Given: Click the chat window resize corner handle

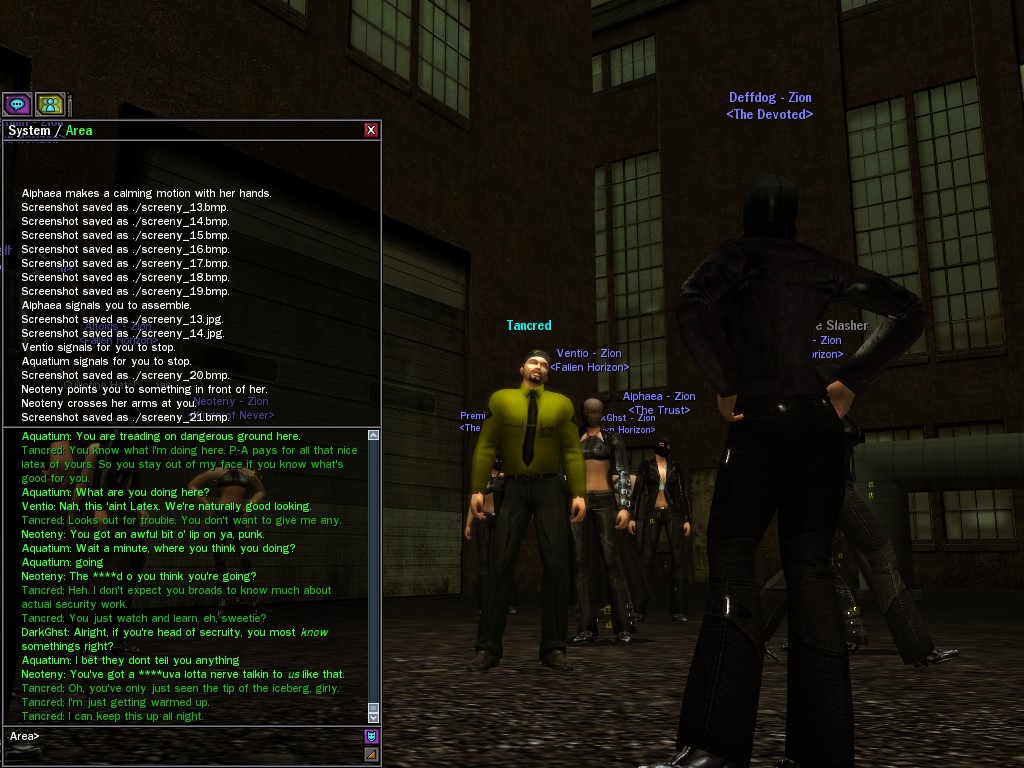Looking at the screenshot, I should click(371, 754).
